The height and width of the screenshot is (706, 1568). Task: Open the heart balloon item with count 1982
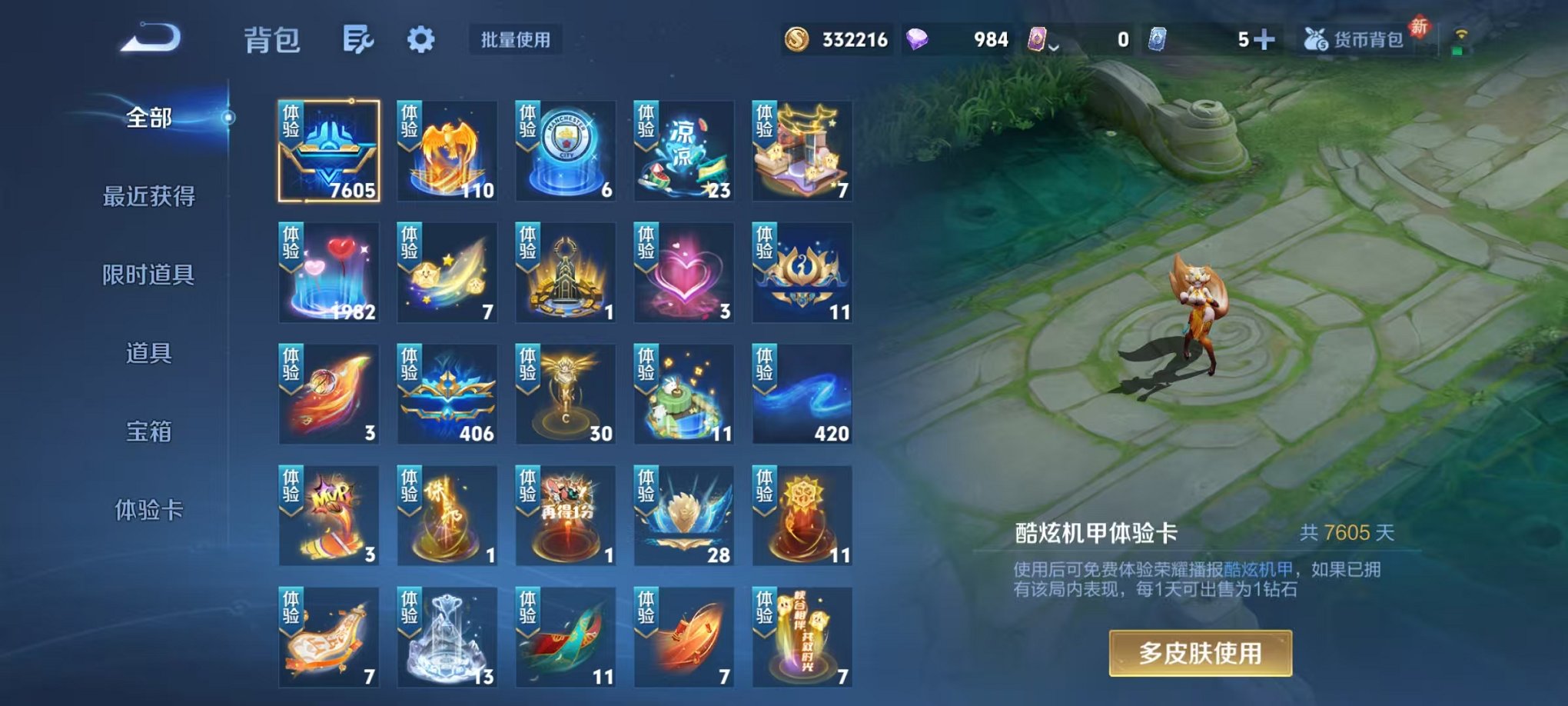(x=328, y=273)
